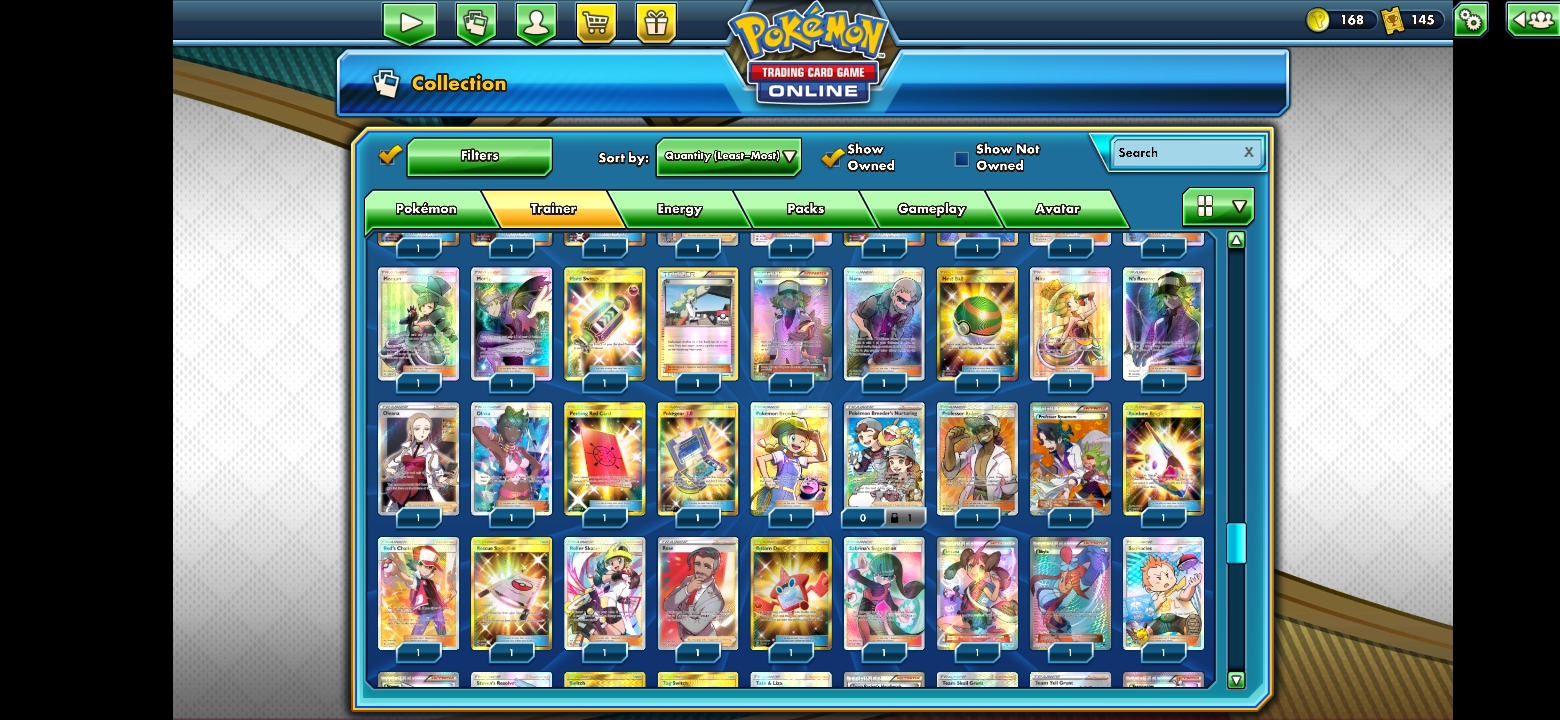
Task: Switch to the Energy tab
Action: 678,208
